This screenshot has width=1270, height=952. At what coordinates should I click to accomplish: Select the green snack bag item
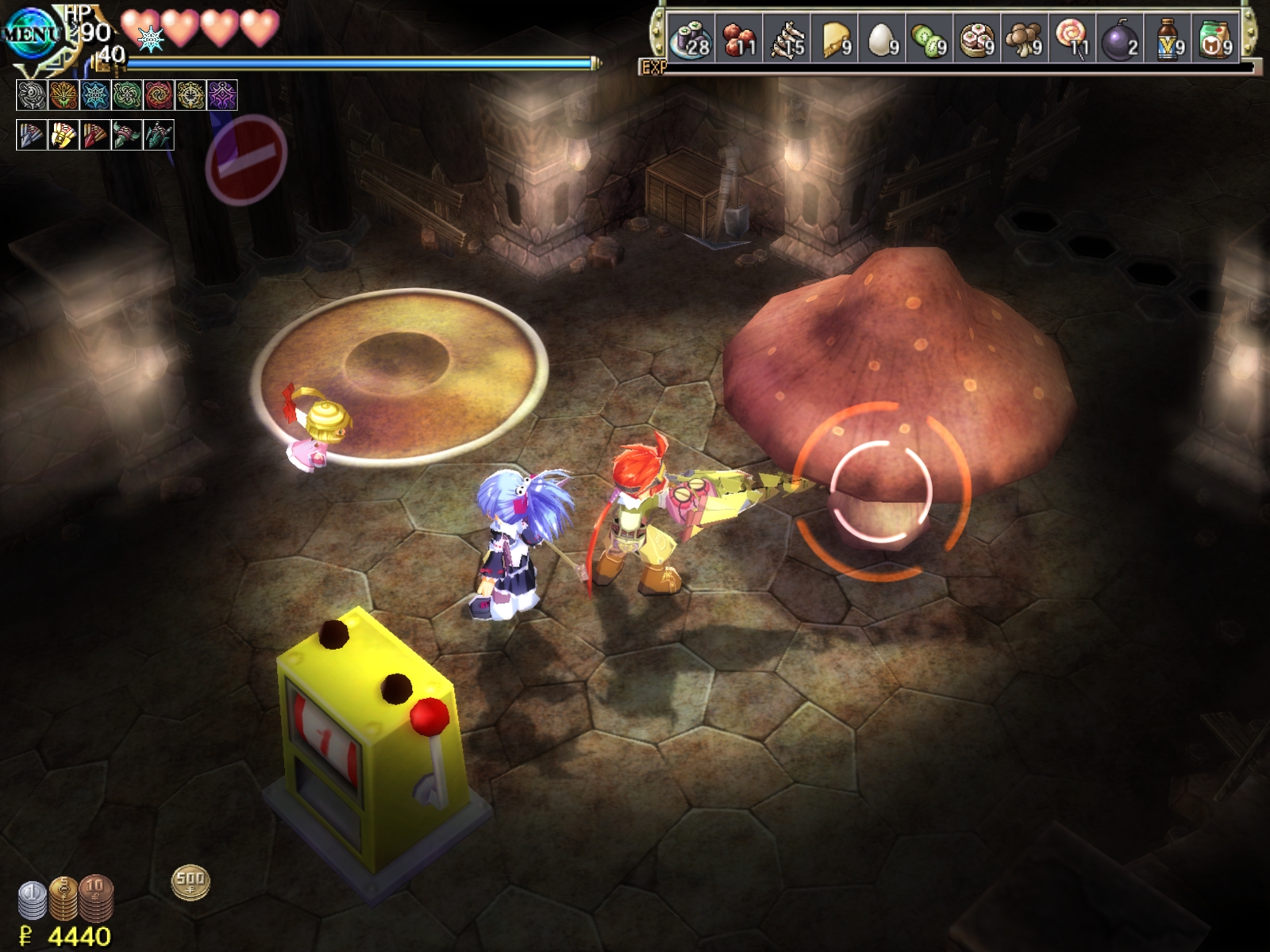coord(1215,38)
